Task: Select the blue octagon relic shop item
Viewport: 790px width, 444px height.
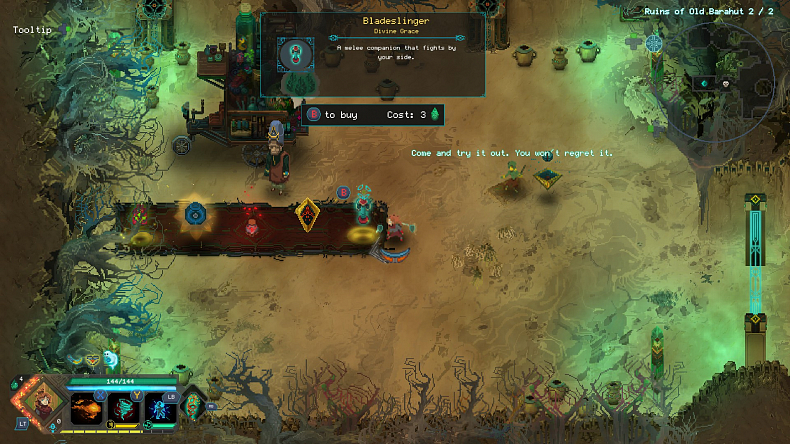Action: pyautogui.click(x=194, y=213)
